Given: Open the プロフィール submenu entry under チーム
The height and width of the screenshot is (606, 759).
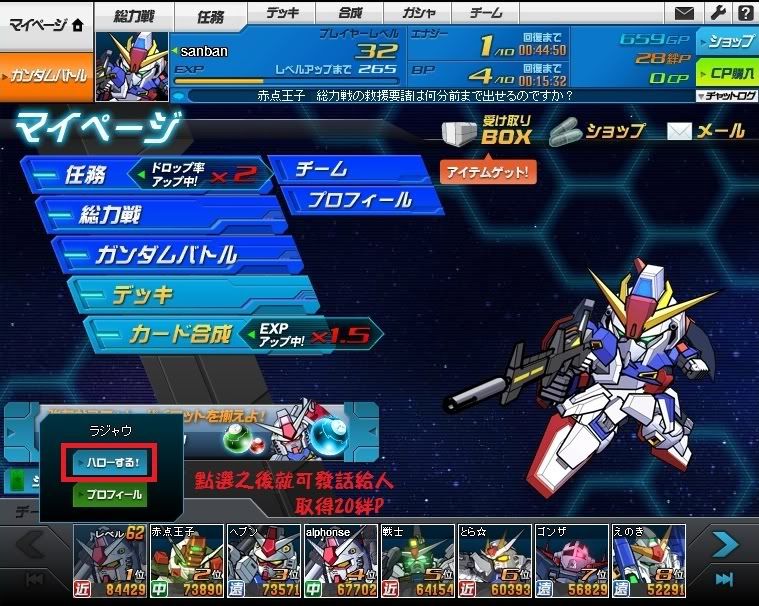Looking at the screenshot, I should (x=360, y=199).
